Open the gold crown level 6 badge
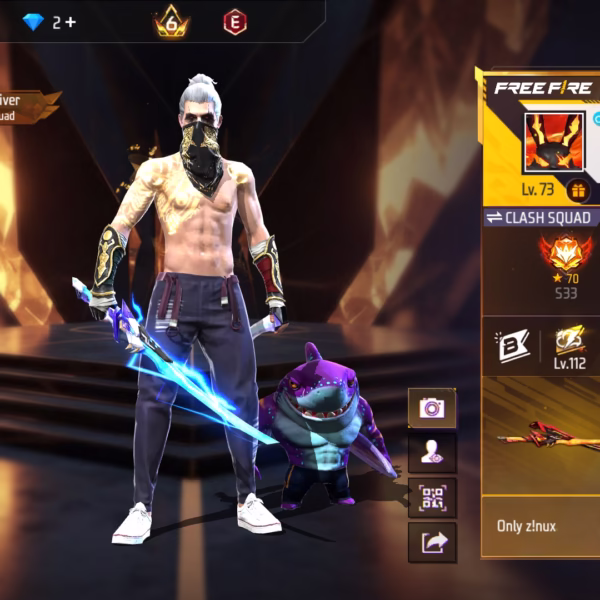 point(171,21)
